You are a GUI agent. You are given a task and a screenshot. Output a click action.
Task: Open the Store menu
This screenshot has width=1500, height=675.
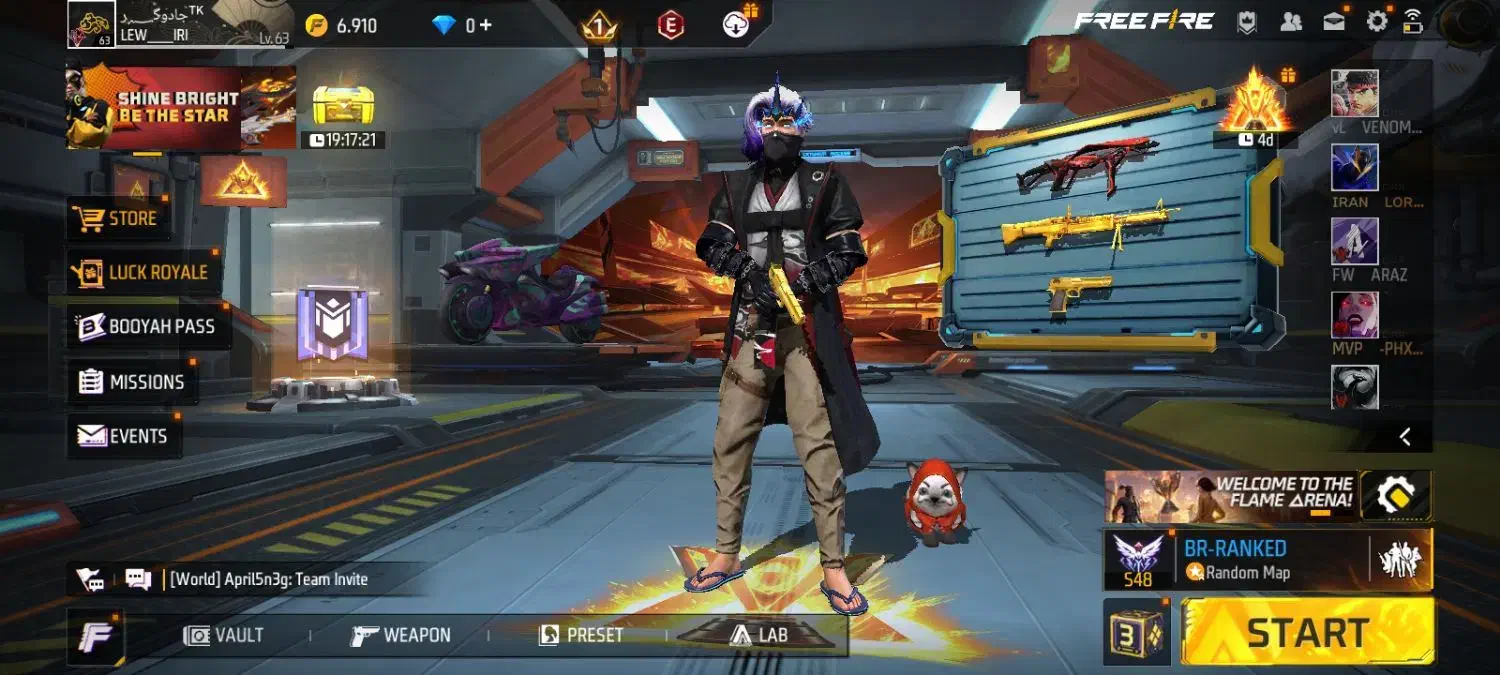pyautogui.click(x=119, y=219)
